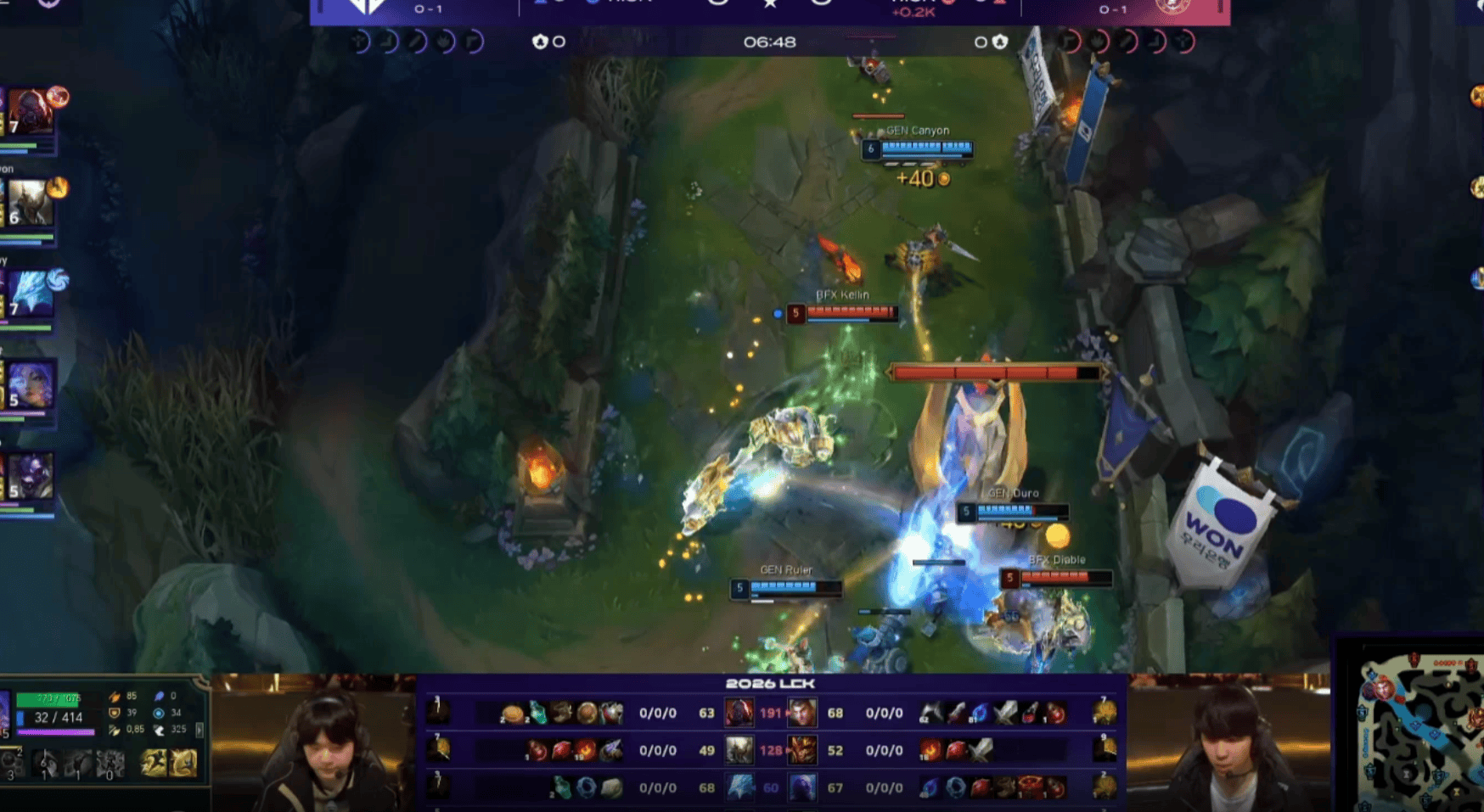The image size is (1484, 812).
Task: Pick the bottom purple masked champion in the sidebar
Action: coord(31,477)
